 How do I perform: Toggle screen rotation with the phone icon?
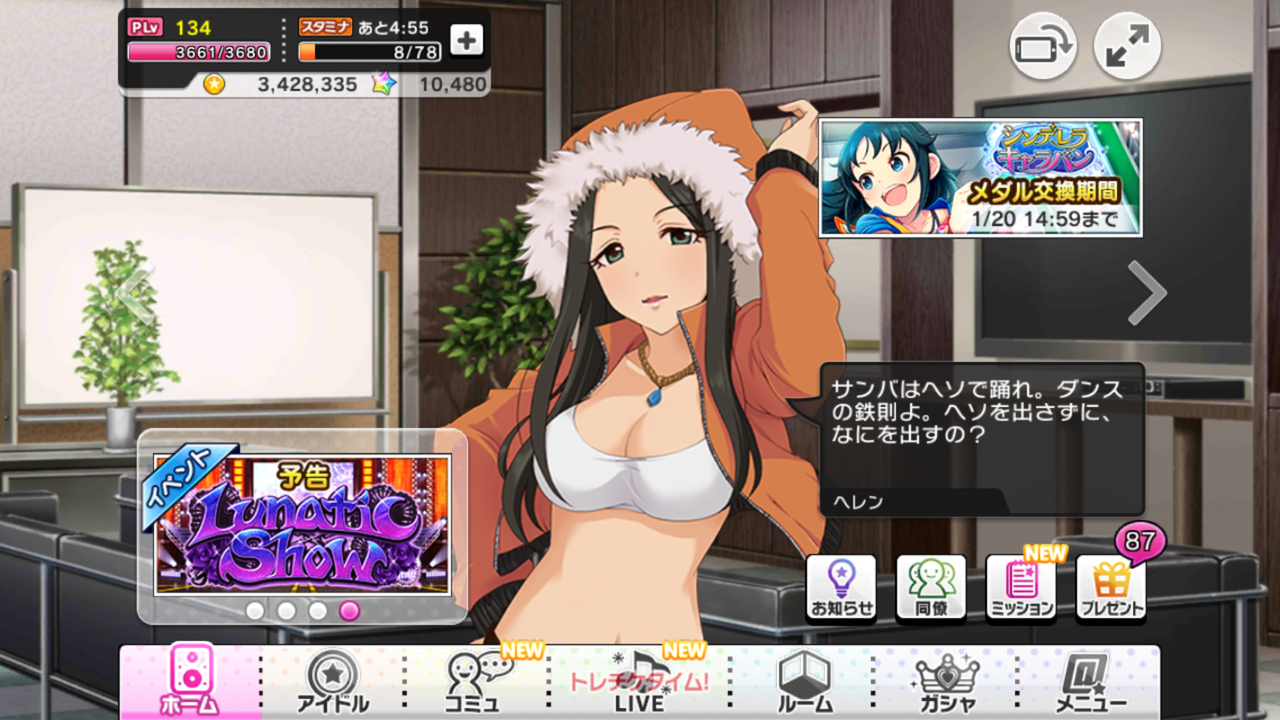(1042, 46)
